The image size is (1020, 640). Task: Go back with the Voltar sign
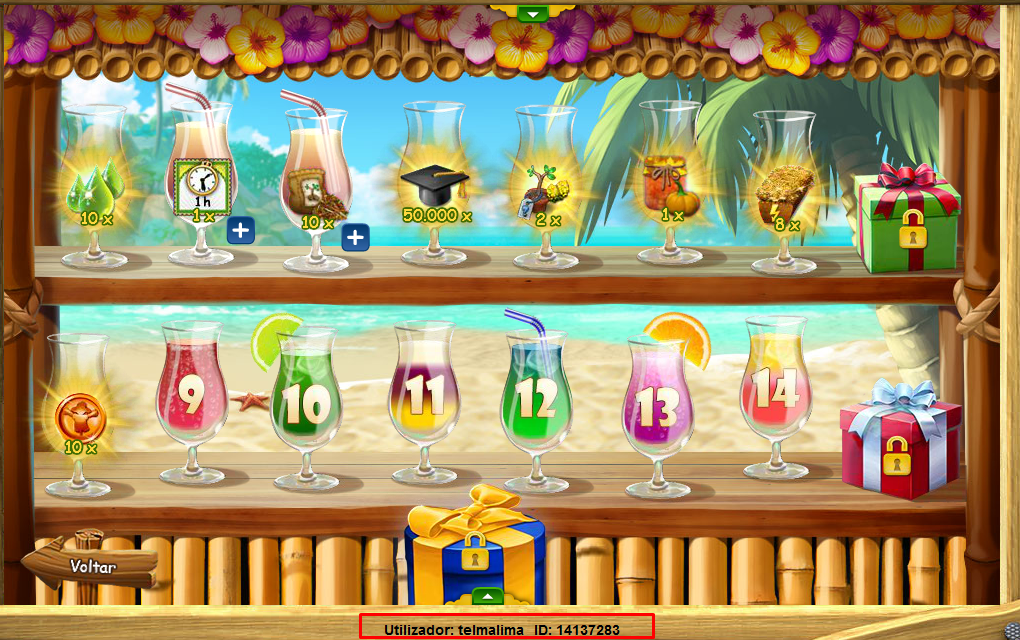coord(92,566)
